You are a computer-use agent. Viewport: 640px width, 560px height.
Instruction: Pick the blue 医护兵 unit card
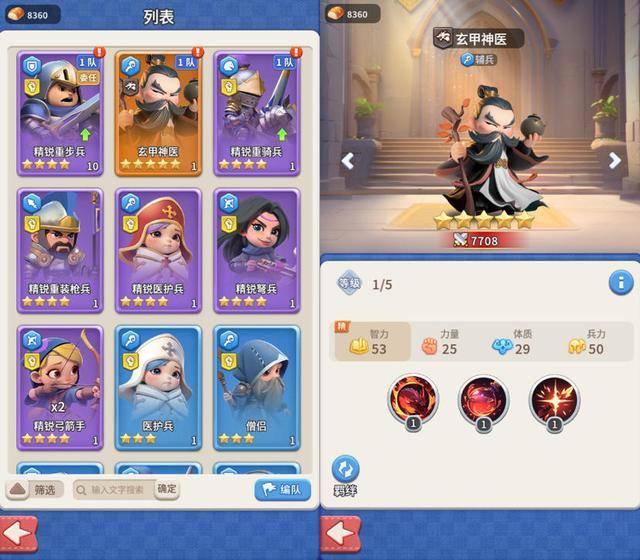pyautogui.click(x=158, y=387)
